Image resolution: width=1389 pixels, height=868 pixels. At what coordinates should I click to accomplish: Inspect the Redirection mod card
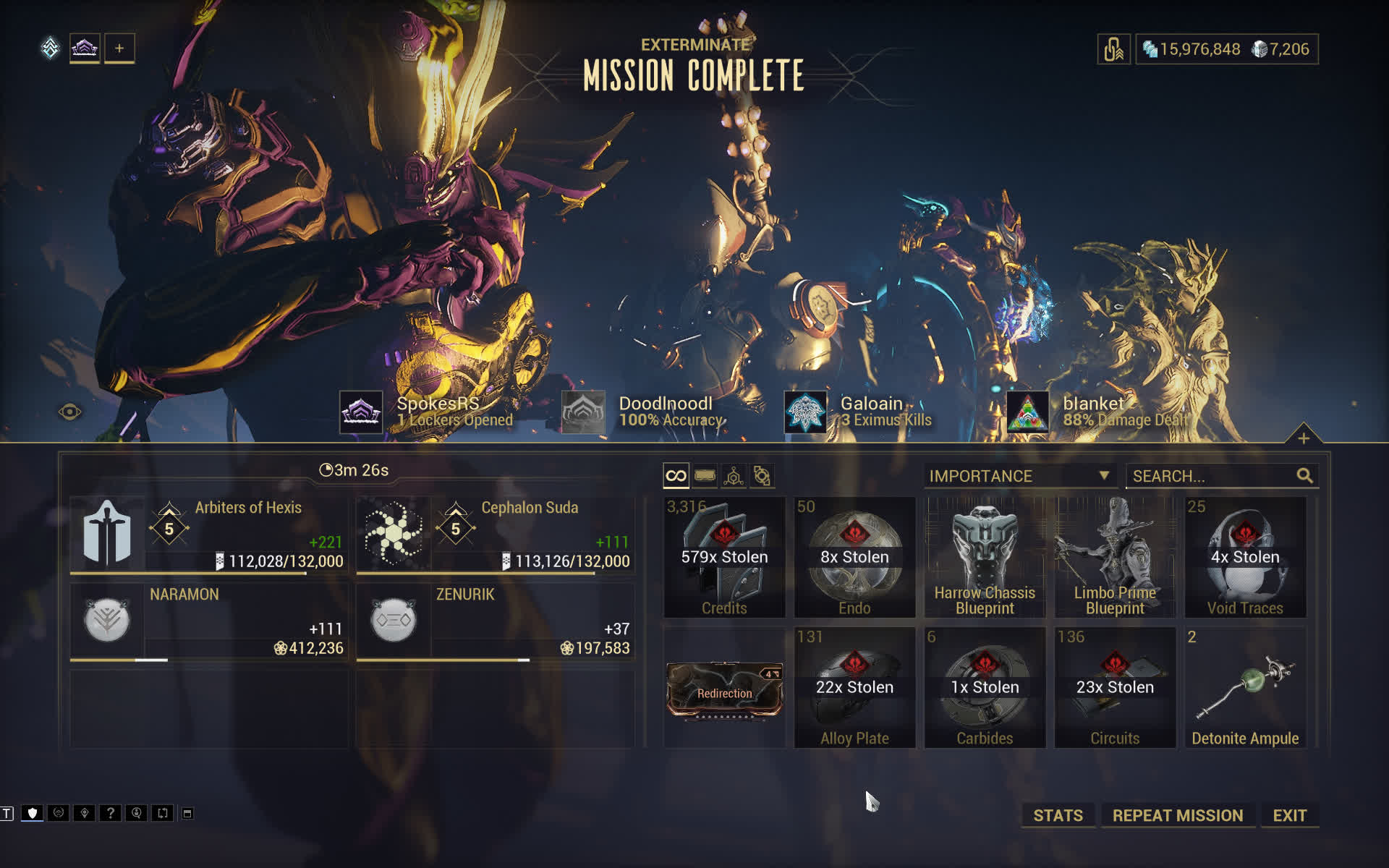coord(724,692)
